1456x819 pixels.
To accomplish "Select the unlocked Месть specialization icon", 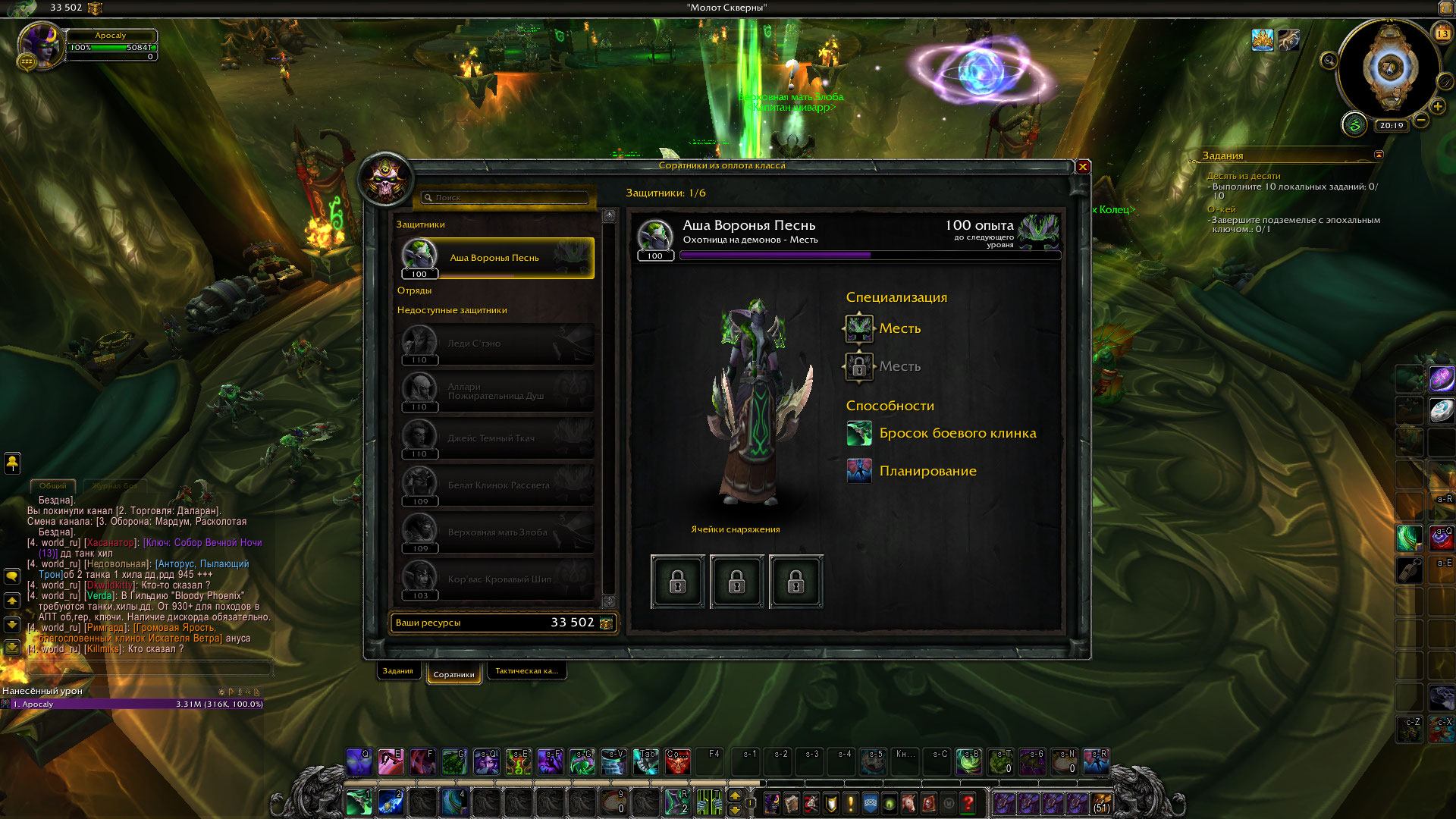I will [859, 328].
